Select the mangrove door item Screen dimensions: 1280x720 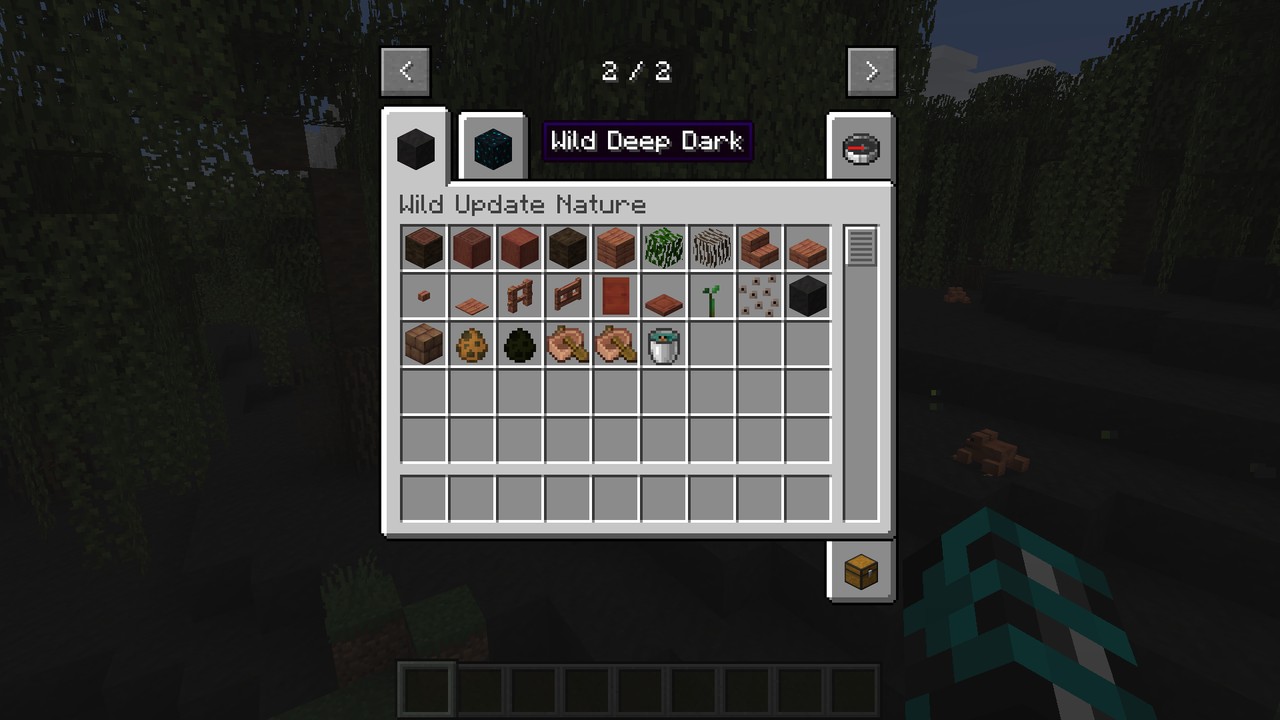click(616, 297)
